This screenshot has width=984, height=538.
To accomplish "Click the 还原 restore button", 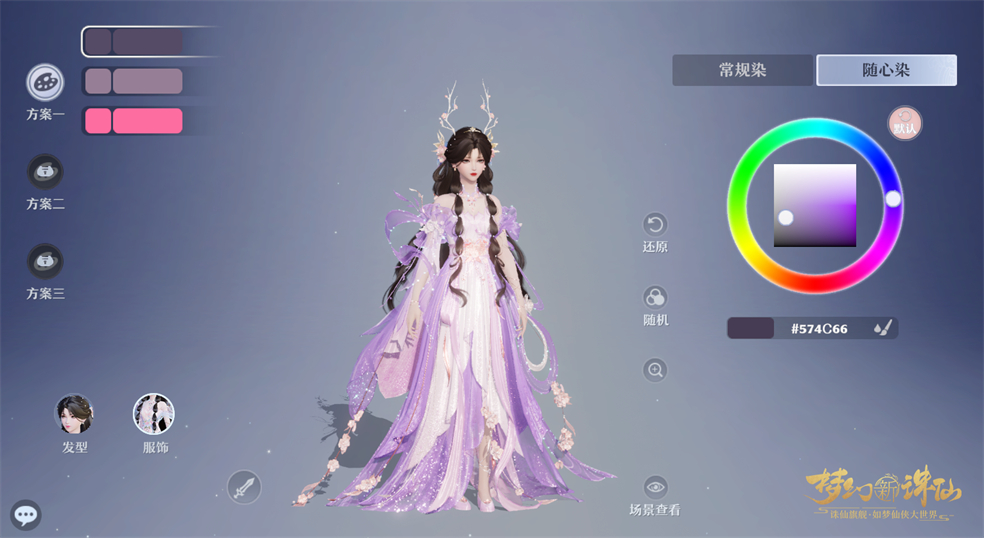I will point(655,224).
